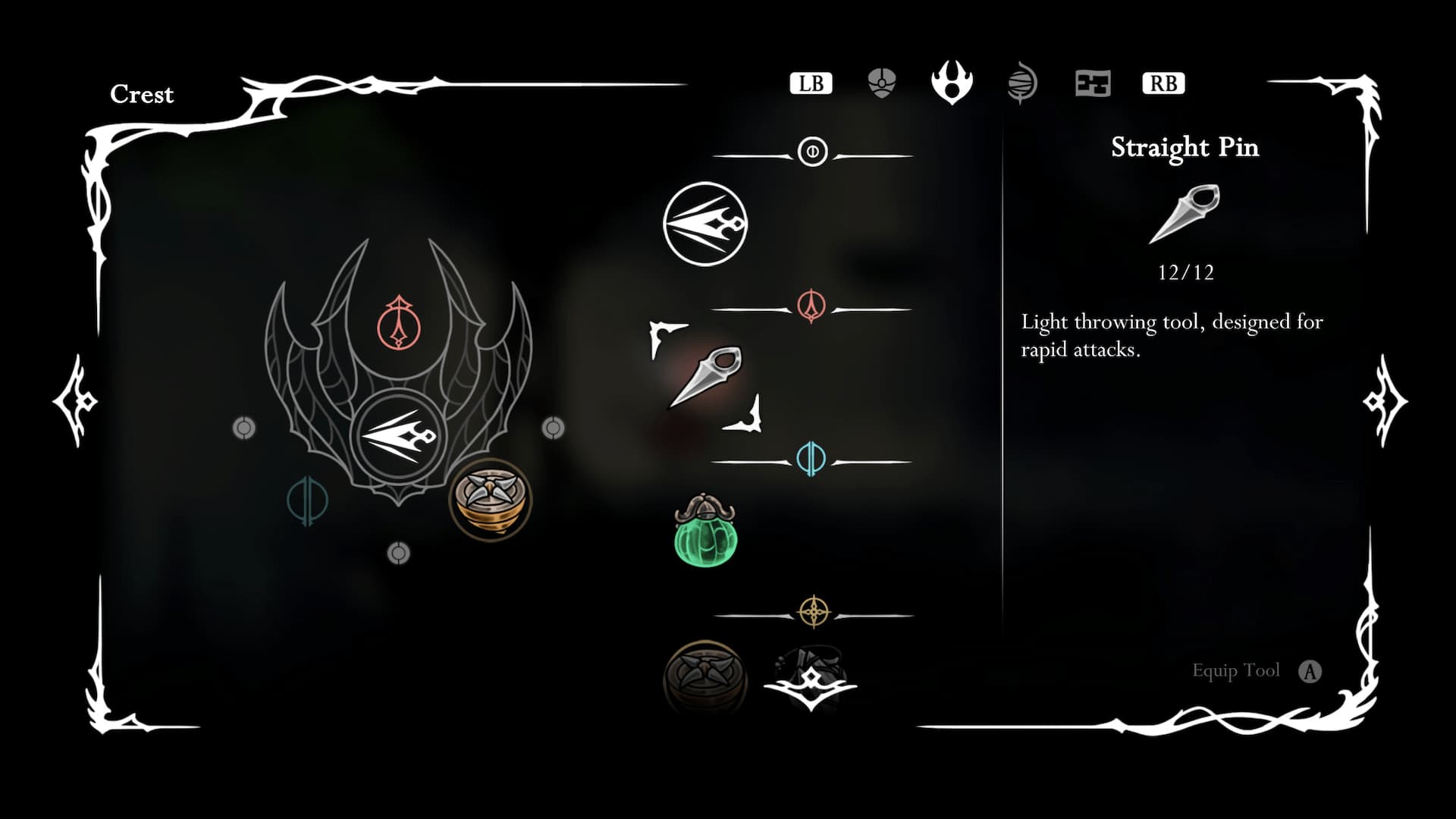1456x819 pixels.
Task: Open the red tool slot on the crest
Action: [399, 323]
